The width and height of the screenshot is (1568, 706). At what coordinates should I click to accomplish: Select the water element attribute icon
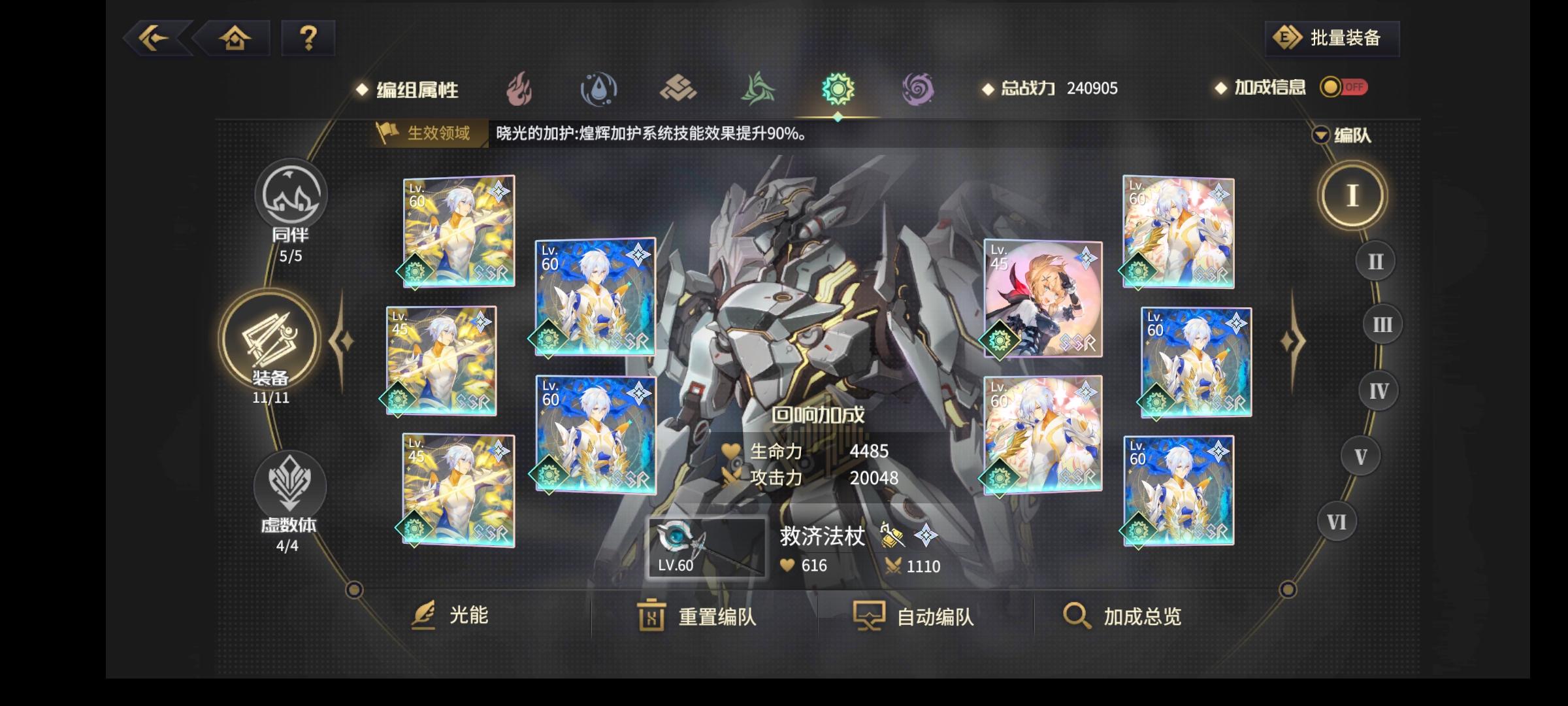pyautogui.click(x=600, y=90)
